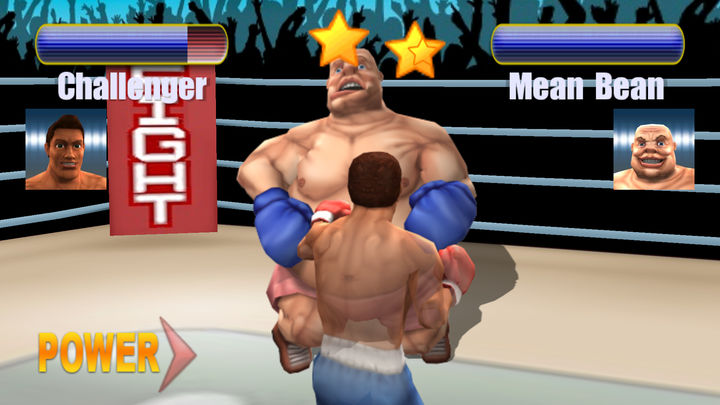Tap the POWER punch button

coord(112,353)
